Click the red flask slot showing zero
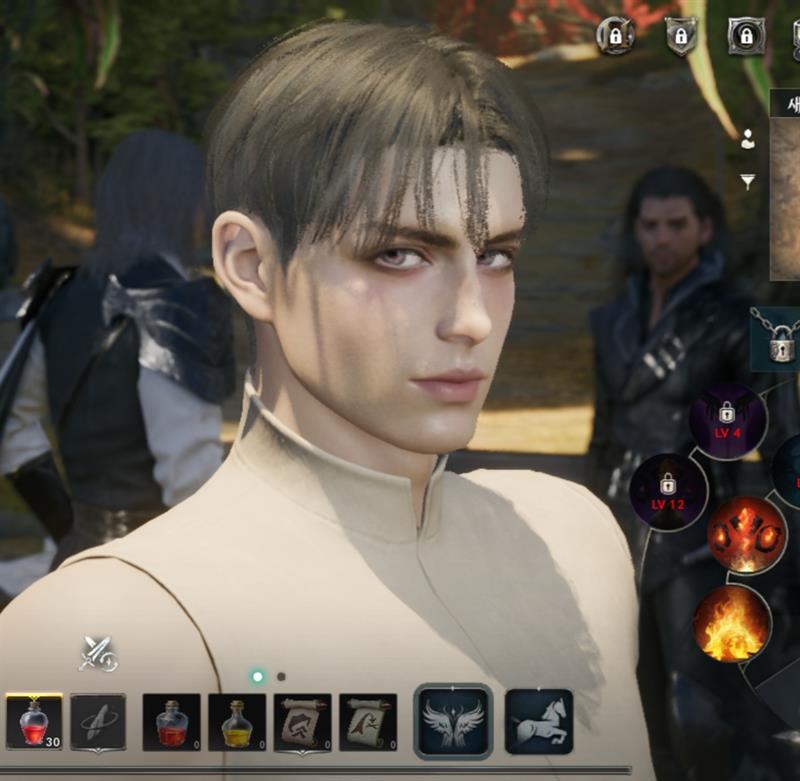The height and width of the screenshot is (781, 800). click(x=172, y=722)
